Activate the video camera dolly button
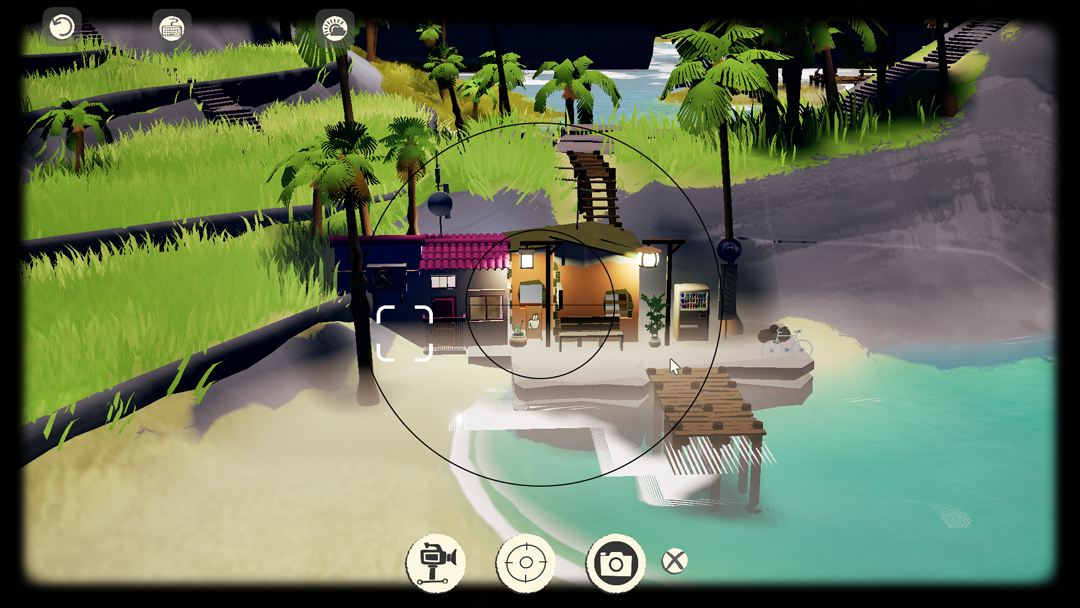Screen dimensions: 1080x608 click(x=436, y=563)
